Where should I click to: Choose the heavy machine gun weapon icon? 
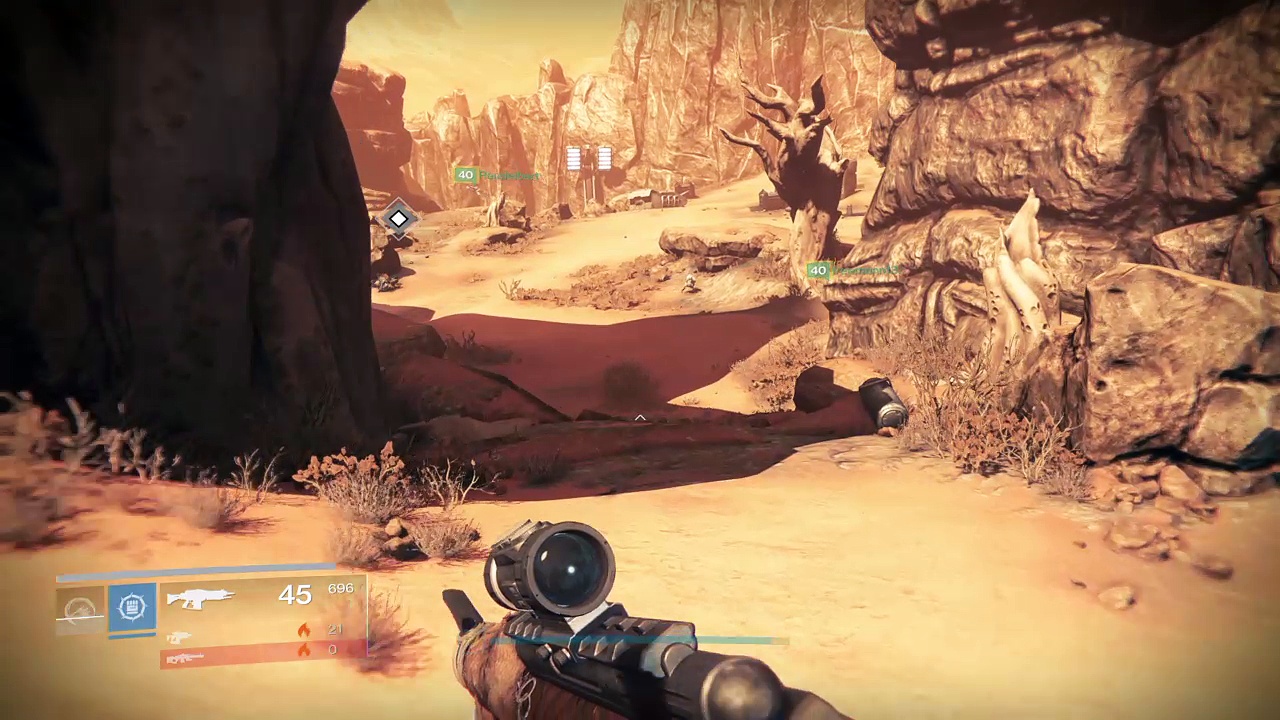(183, 657)
